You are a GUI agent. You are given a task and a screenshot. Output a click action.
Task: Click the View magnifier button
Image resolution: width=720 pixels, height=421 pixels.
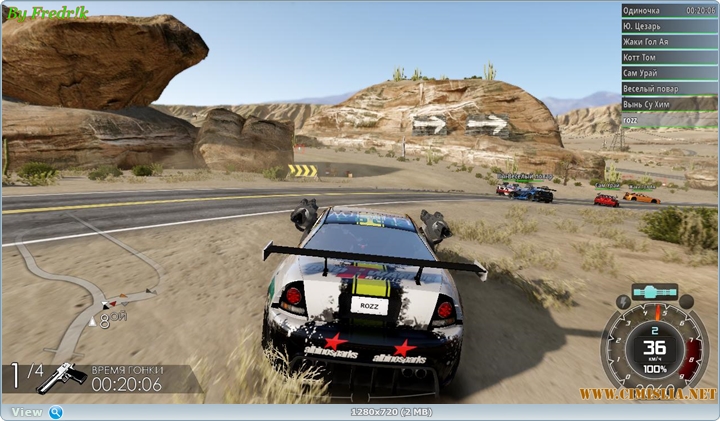click(x=56, y=412)
